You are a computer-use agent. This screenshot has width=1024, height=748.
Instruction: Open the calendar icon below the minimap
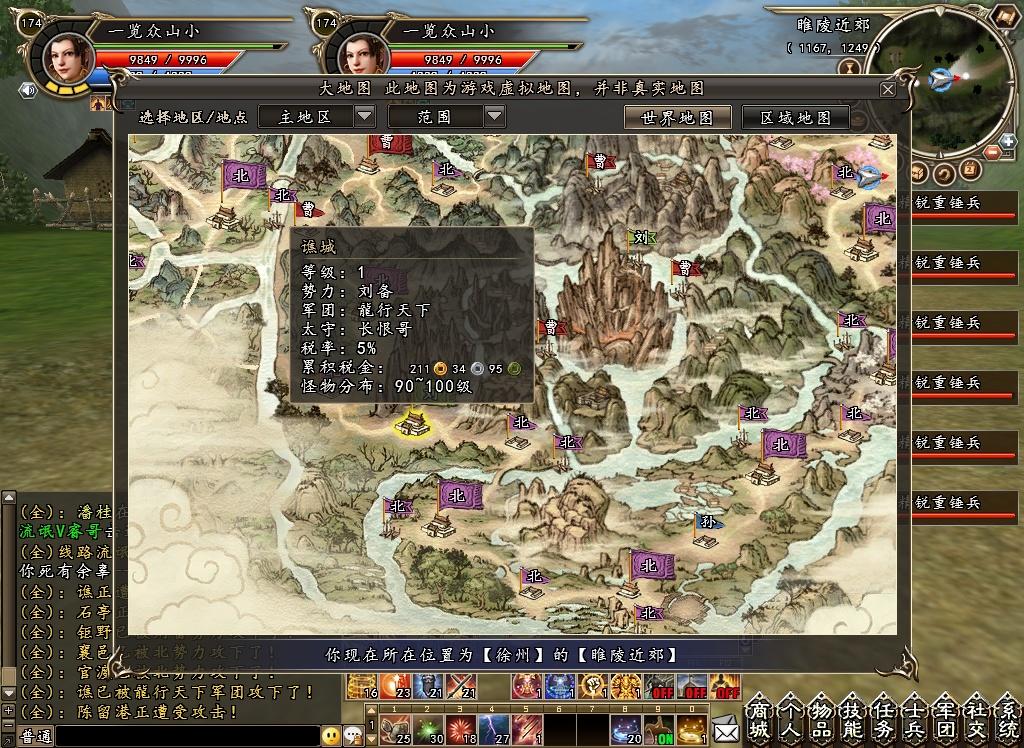(969, 170)
